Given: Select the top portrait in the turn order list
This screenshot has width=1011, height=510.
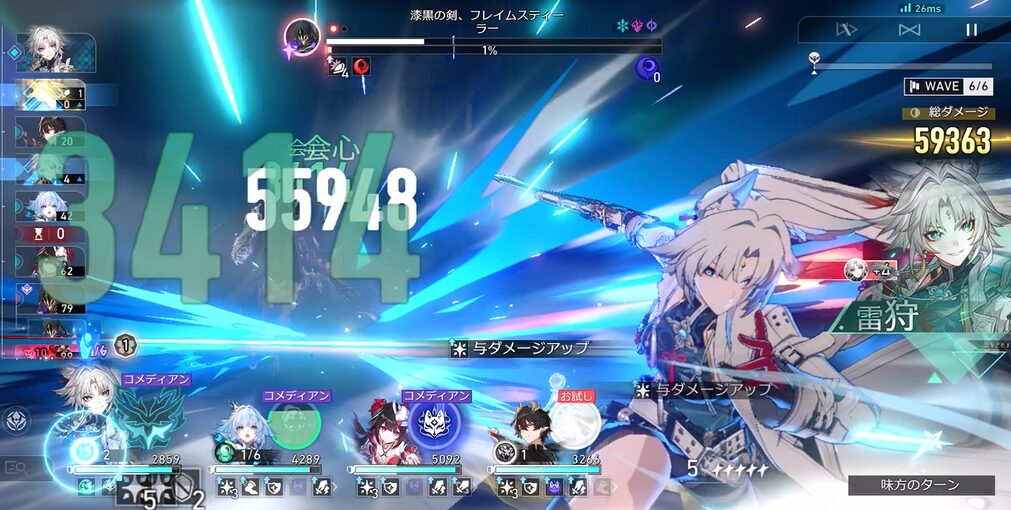Looking at the screenshot, I should (56, 52).
